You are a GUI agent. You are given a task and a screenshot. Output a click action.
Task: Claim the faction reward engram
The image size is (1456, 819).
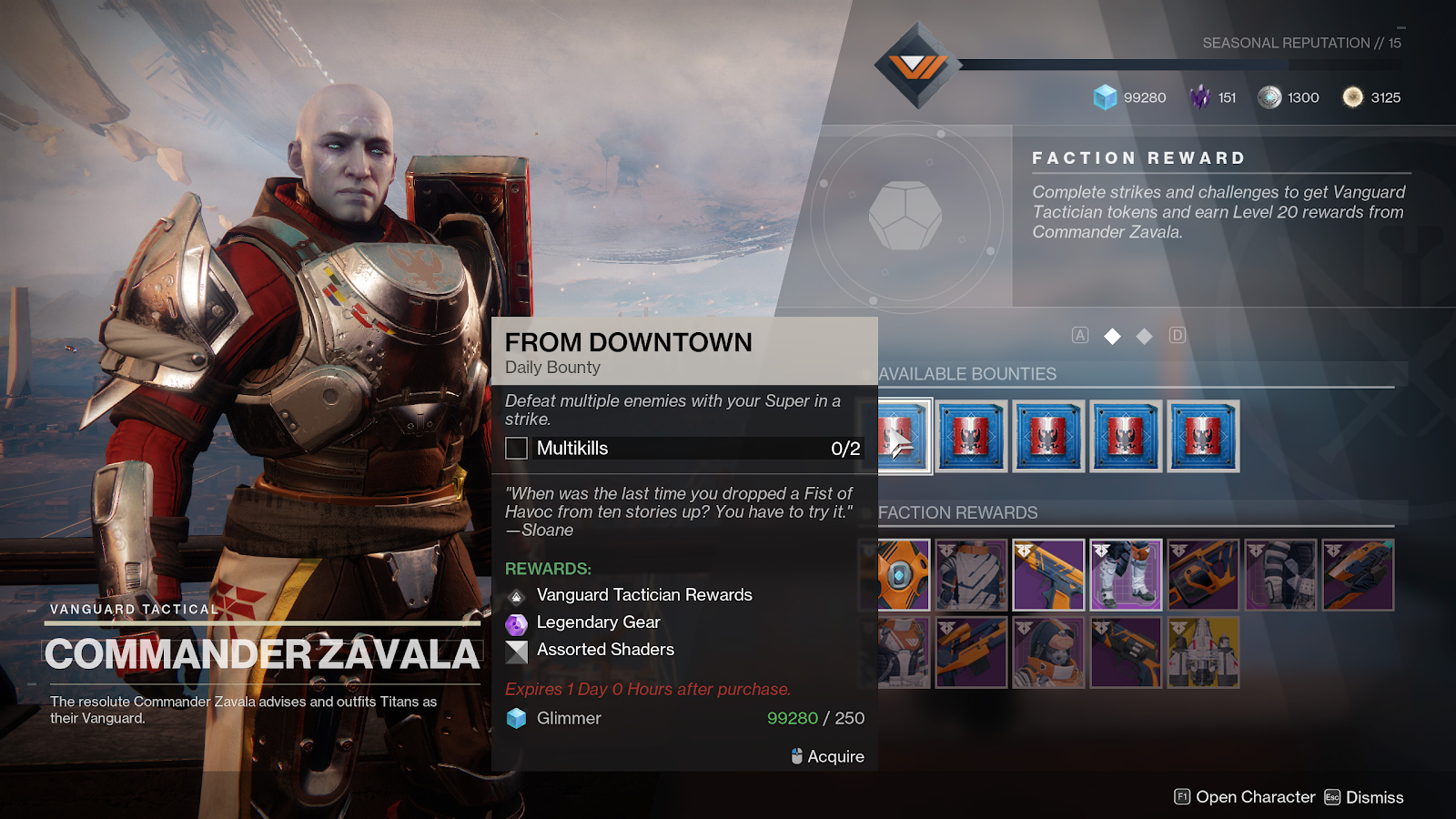point(905,216)
